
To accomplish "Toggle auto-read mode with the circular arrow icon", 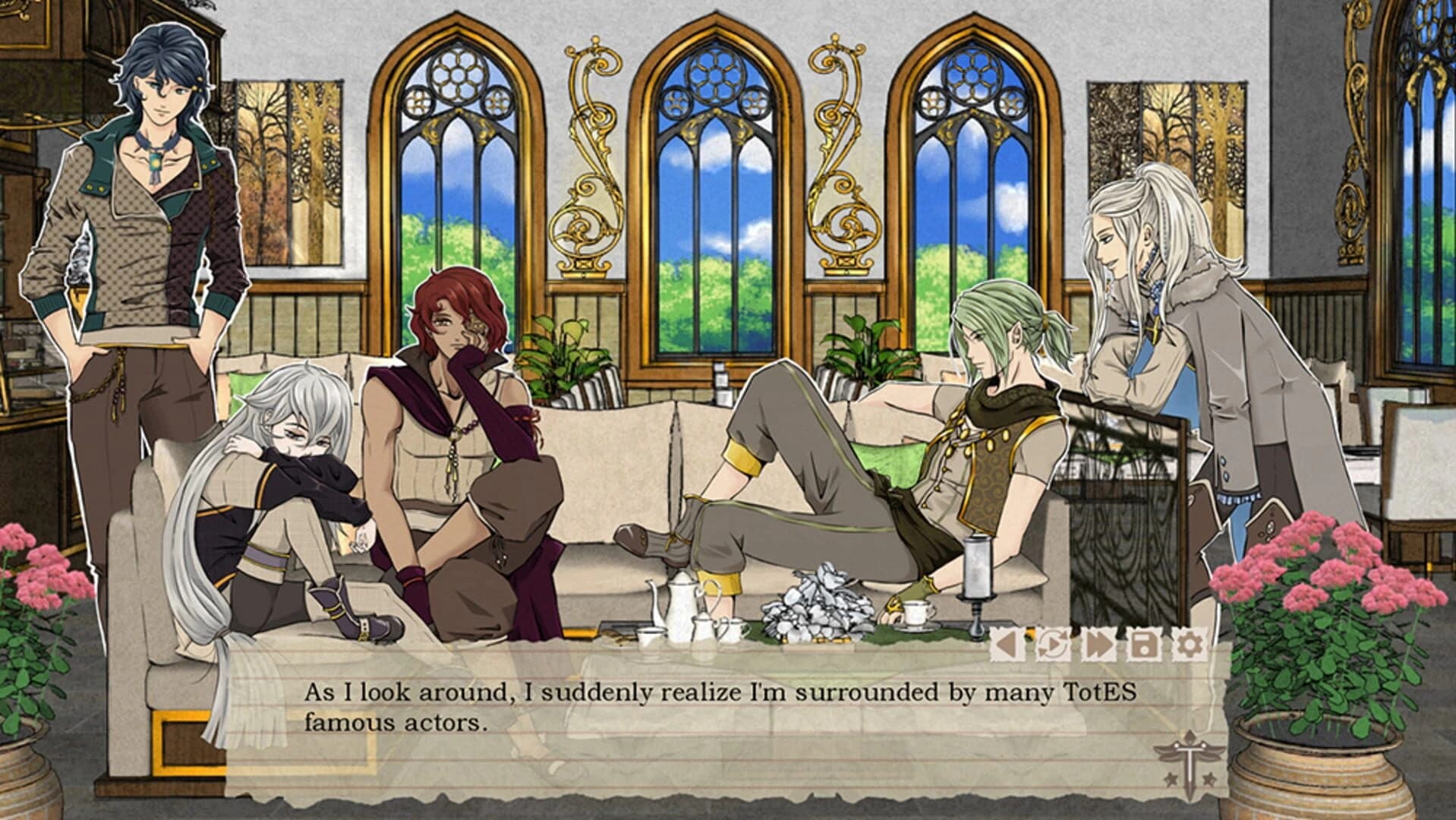I will 1051,644.
